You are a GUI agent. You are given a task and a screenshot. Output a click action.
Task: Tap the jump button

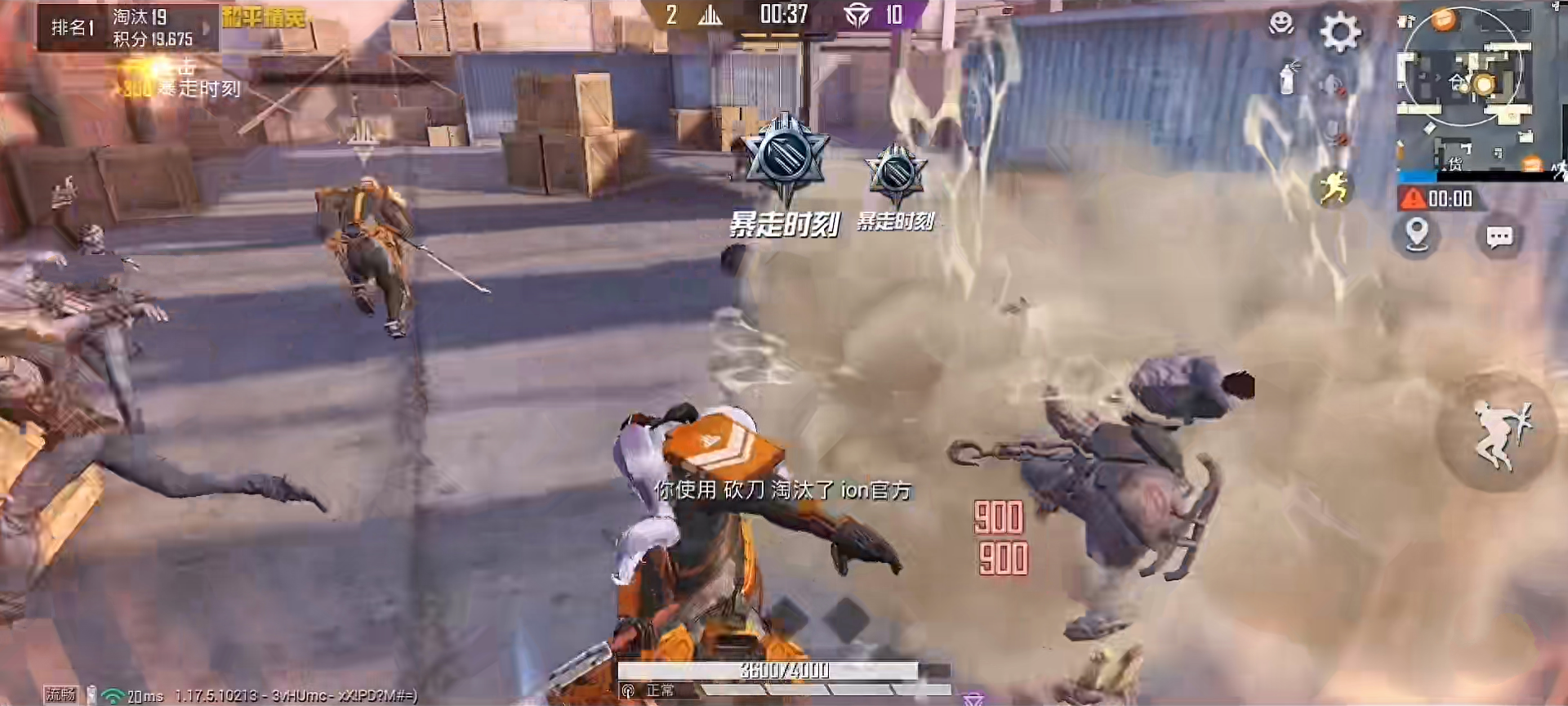1498,432
